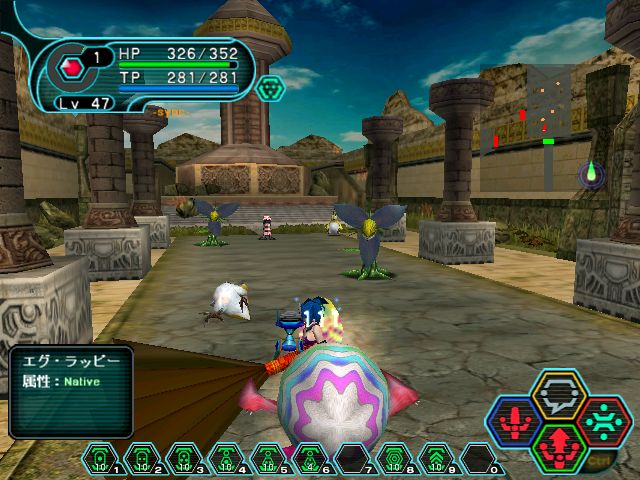Activate hotbar slot 6 icon

coord(311,459)
